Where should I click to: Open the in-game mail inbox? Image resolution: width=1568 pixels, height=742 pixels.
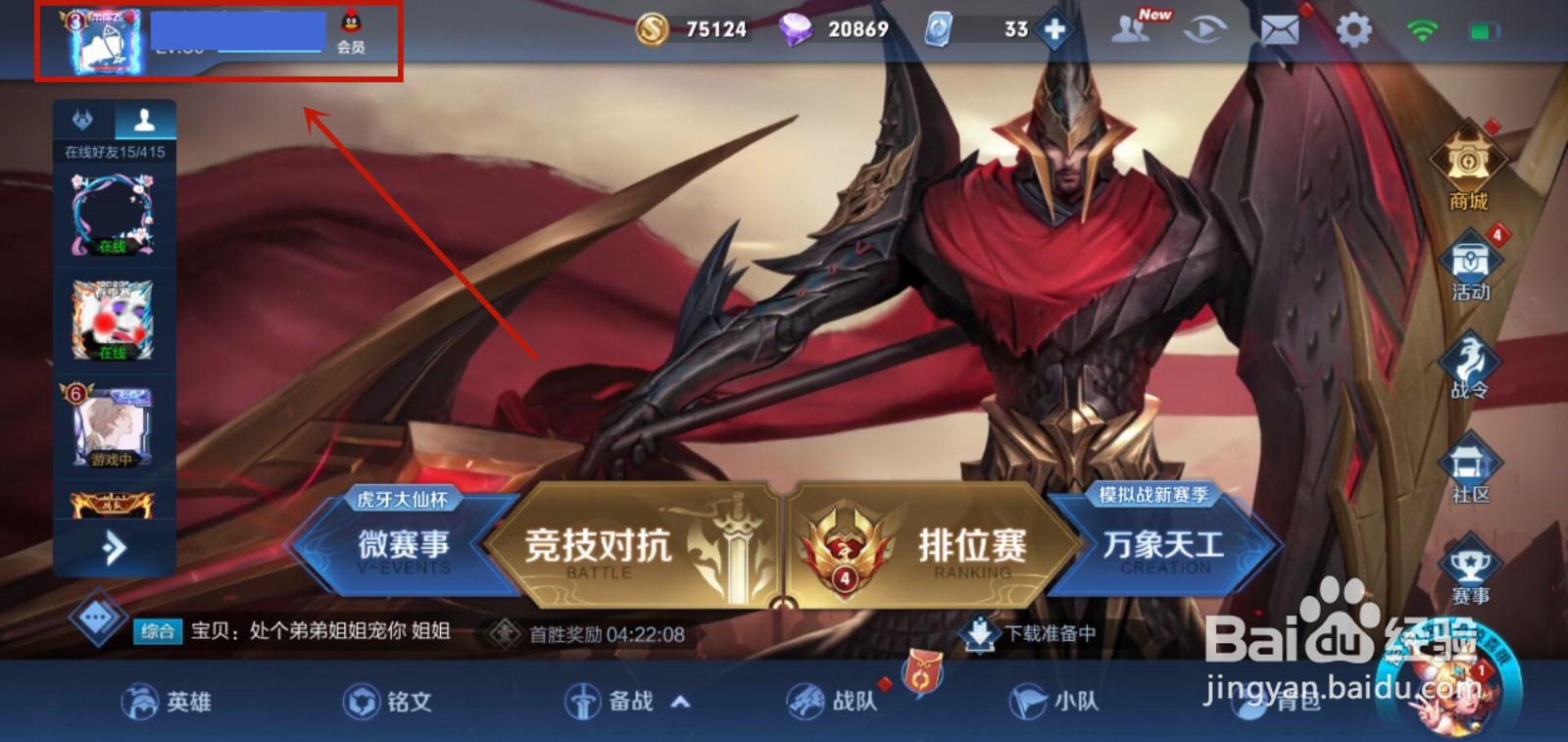pos(1279,29)
